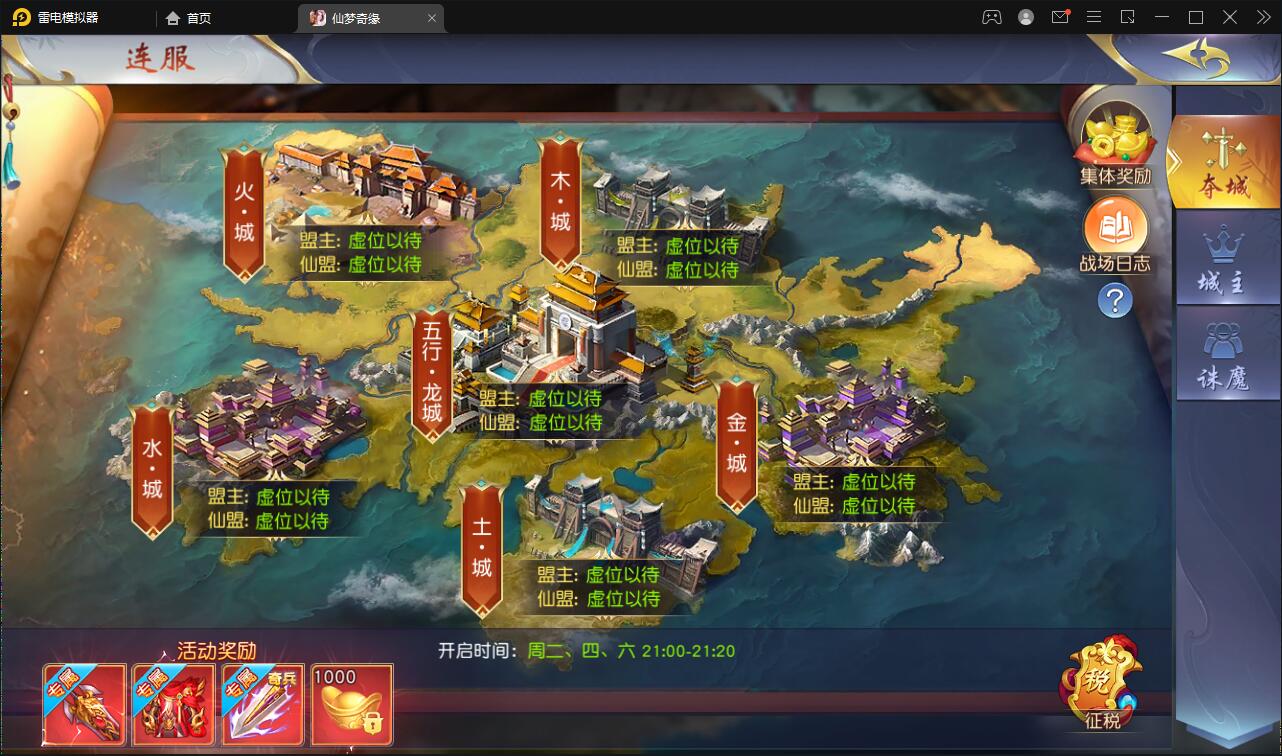Click the gamepad icon in the title bar
The width and height of the screenshot is (1282, 756).
pos(991,17)
